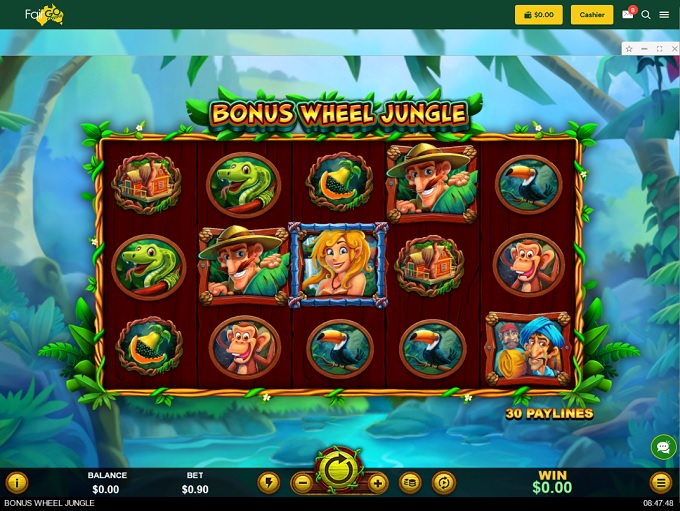Open the coin stack bet options
The image size is (680, 511).
(410, 483)
